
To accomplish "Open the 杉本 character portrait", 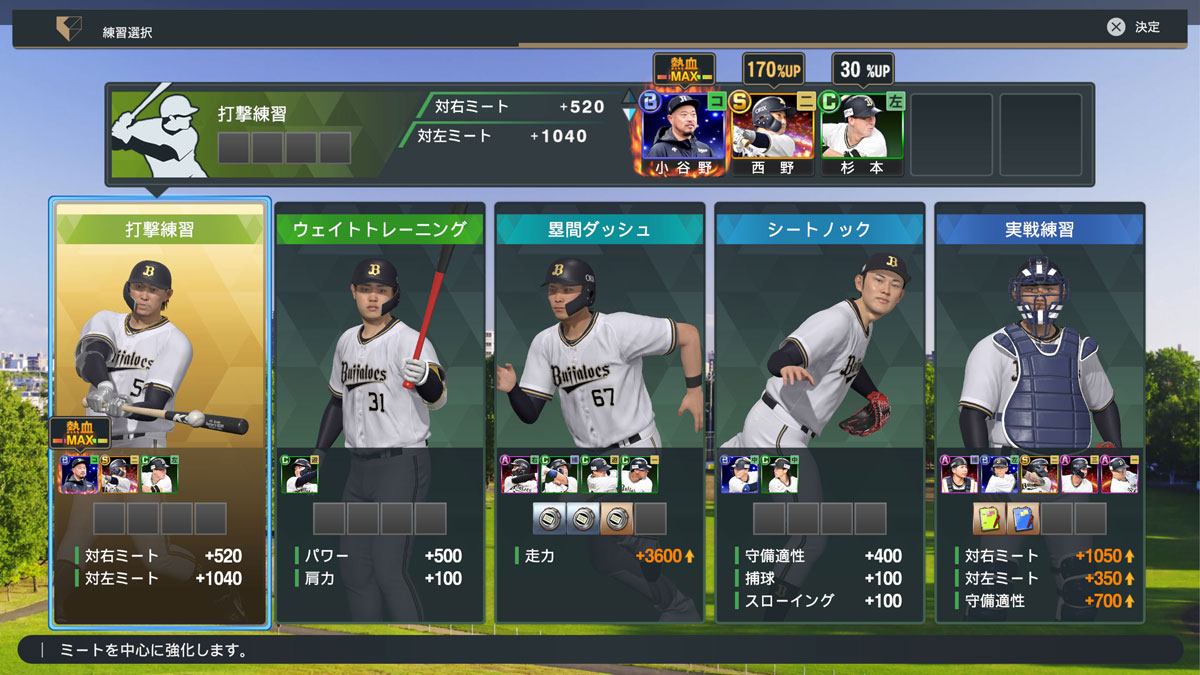I will [x=862, y=133].
